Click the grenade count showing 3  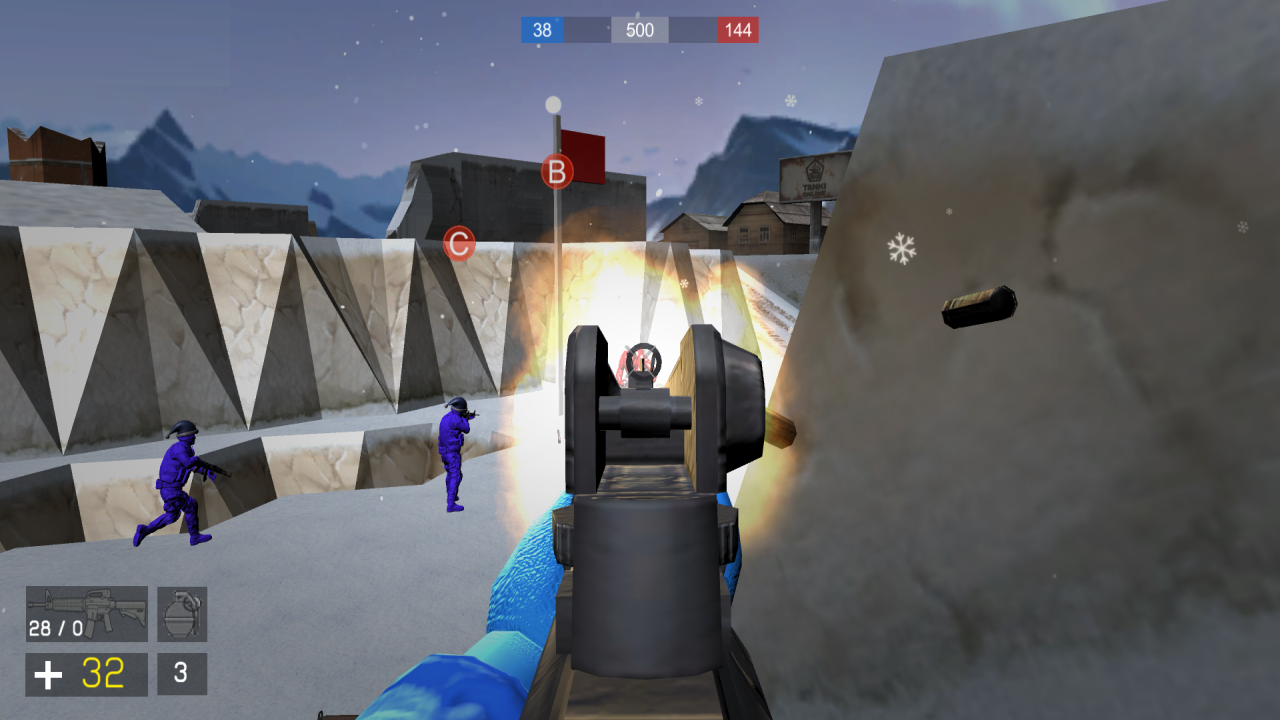coord(180,673)
